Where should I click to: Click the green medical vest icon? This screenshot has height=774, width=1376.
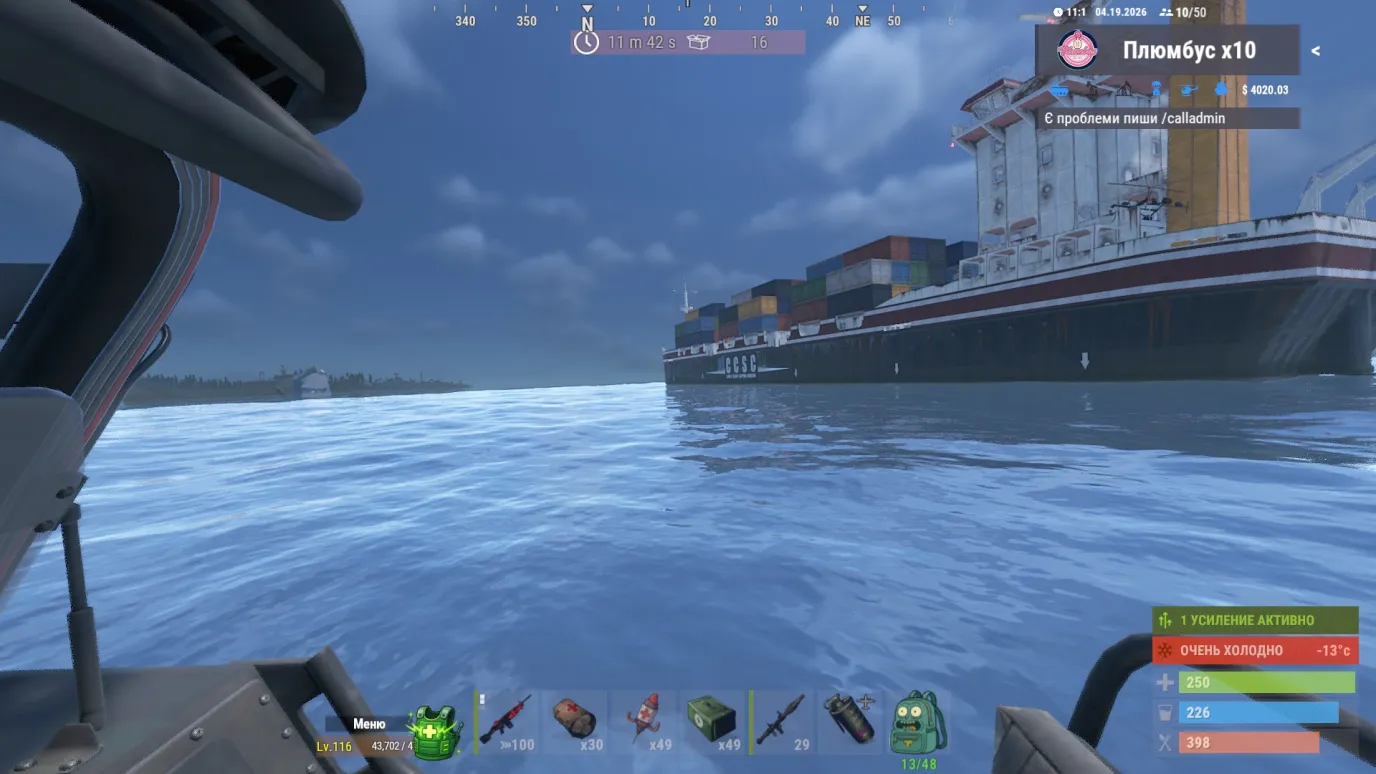tap(435, 732)
